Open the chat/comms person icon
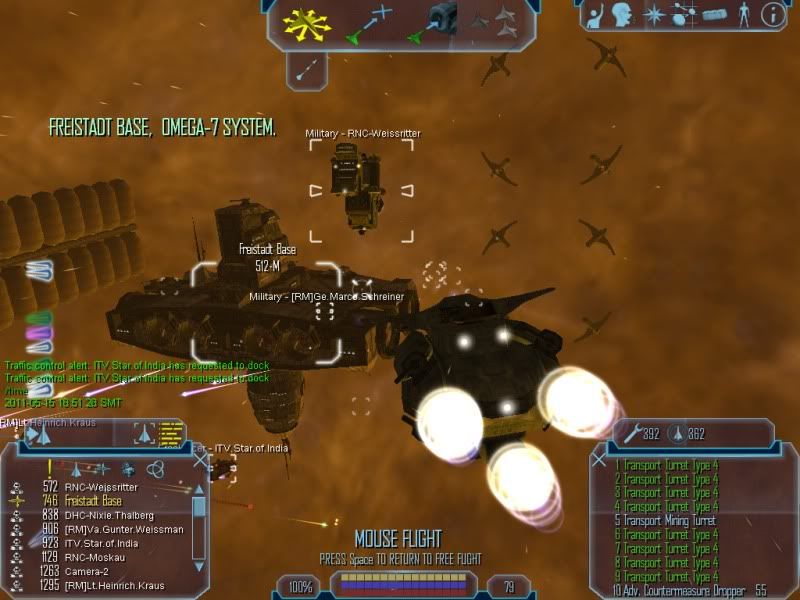 point(593,15)
